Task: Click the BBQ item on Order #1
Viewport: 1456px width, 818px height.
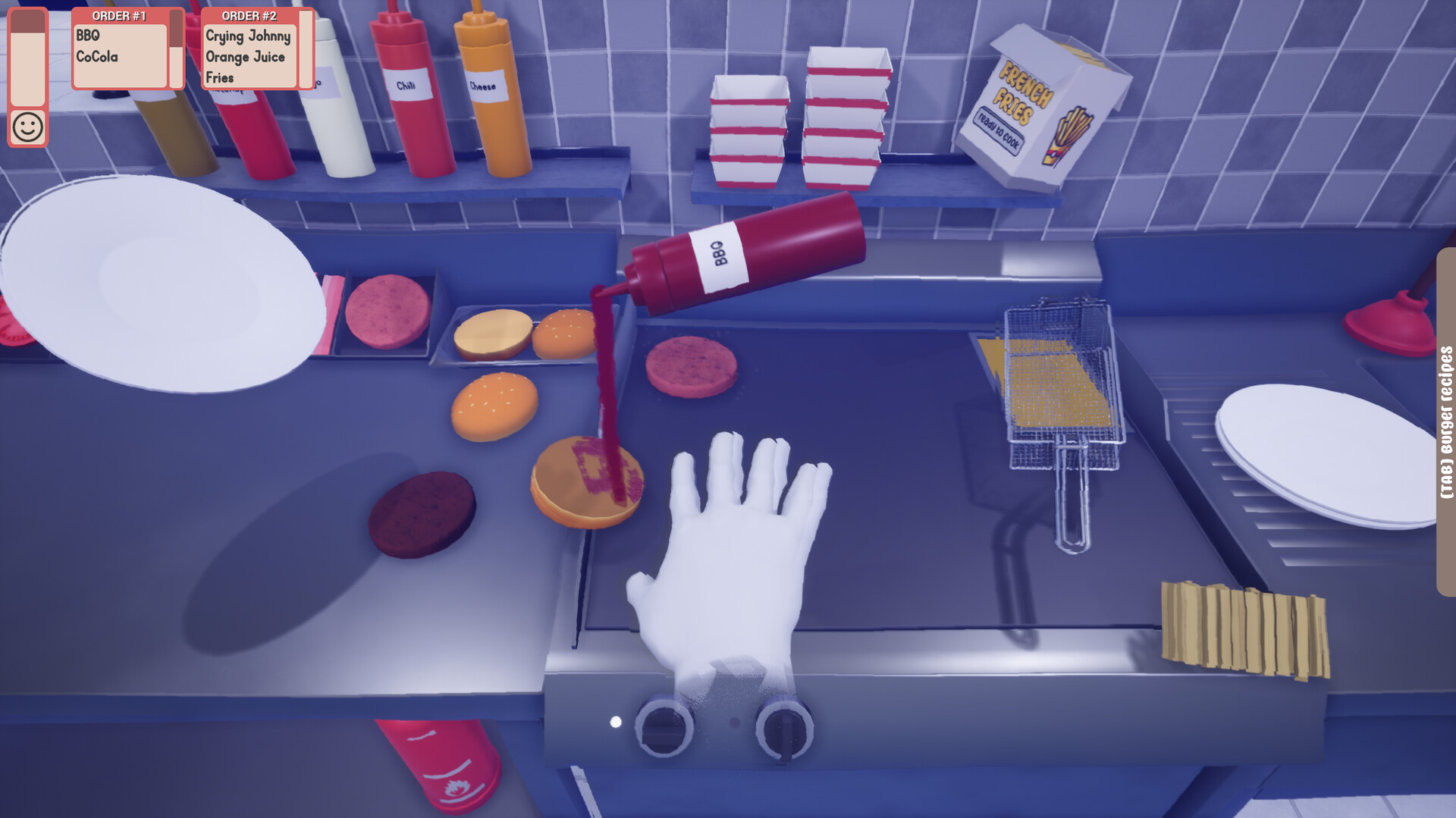Action: 87,35
